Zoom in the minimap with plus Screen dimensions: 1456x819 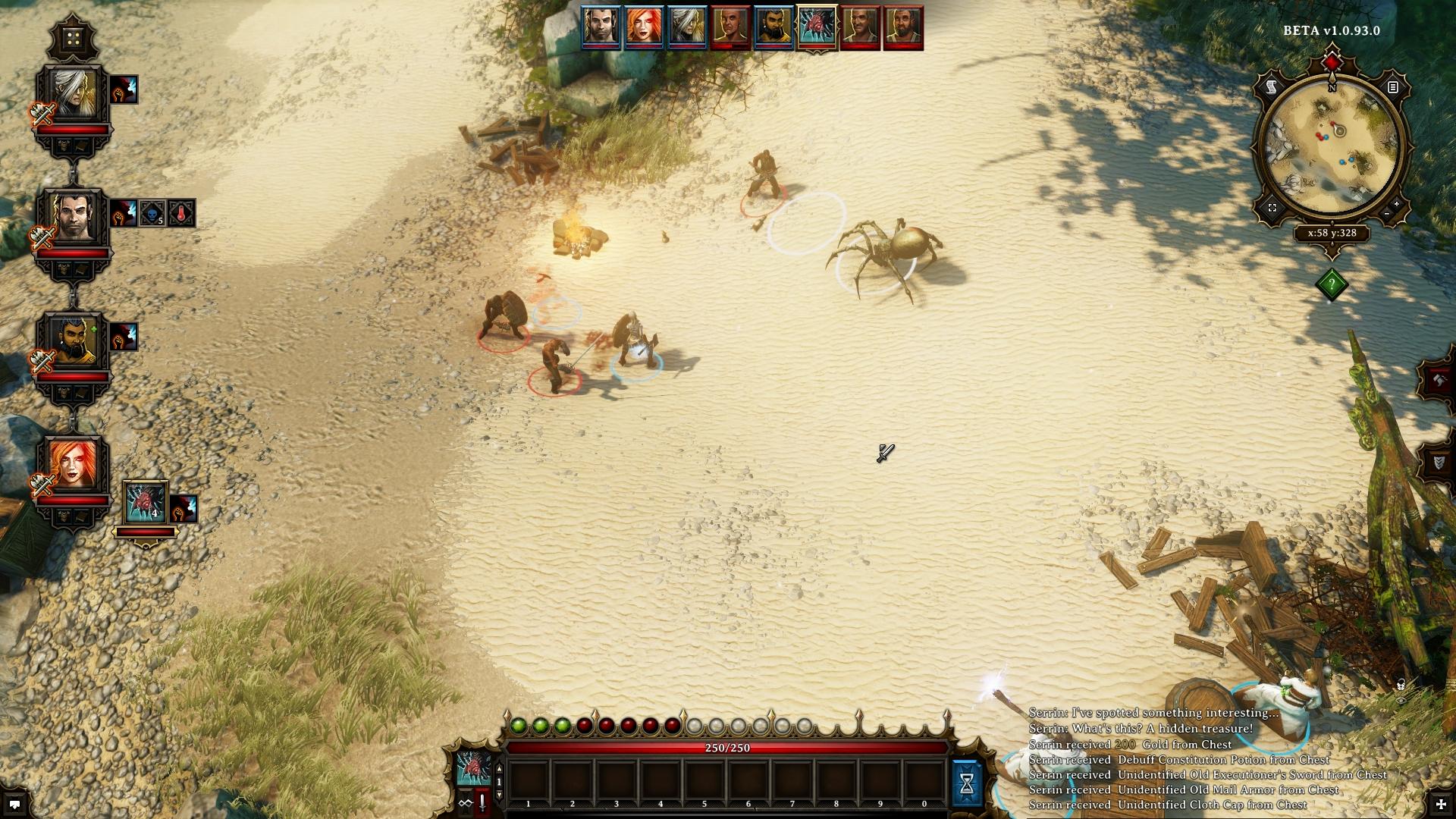(x=1398, y=205)
